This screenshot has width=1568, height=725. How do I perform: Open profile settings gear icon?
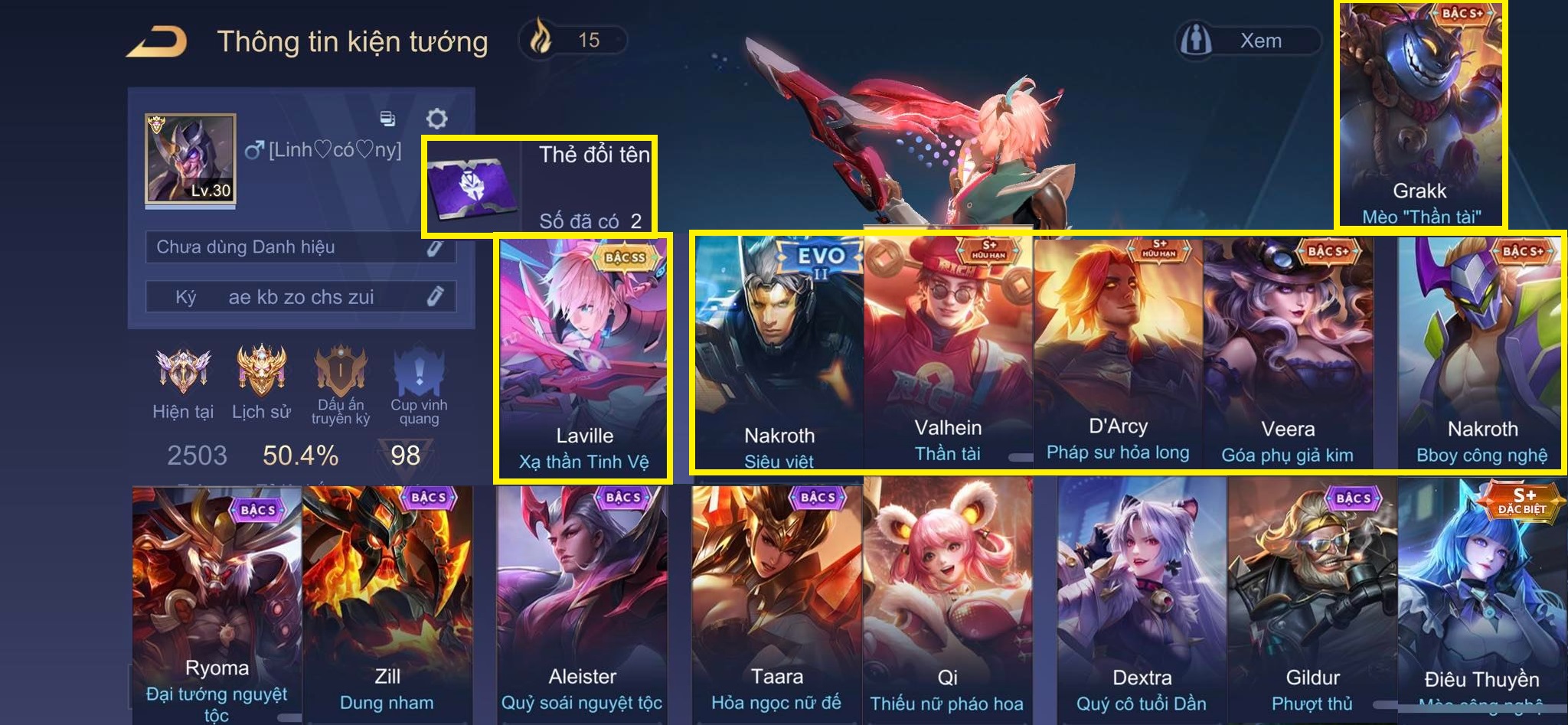click(x=436, y=119)
